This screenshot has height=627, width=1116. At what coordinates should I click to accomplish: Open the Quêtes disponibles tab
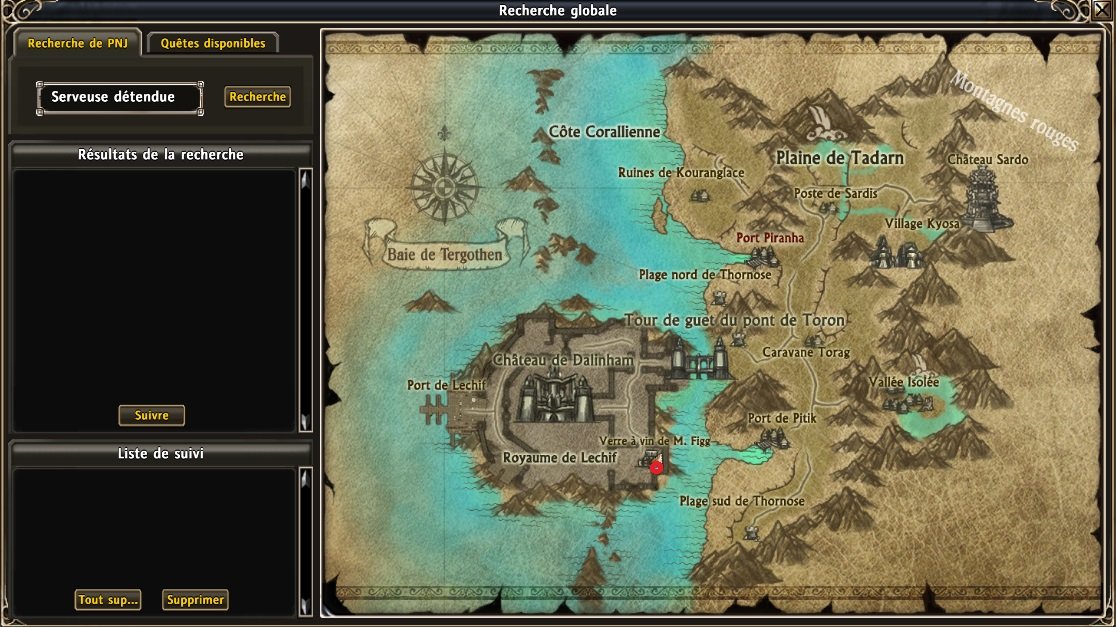(x=213, y=44)
